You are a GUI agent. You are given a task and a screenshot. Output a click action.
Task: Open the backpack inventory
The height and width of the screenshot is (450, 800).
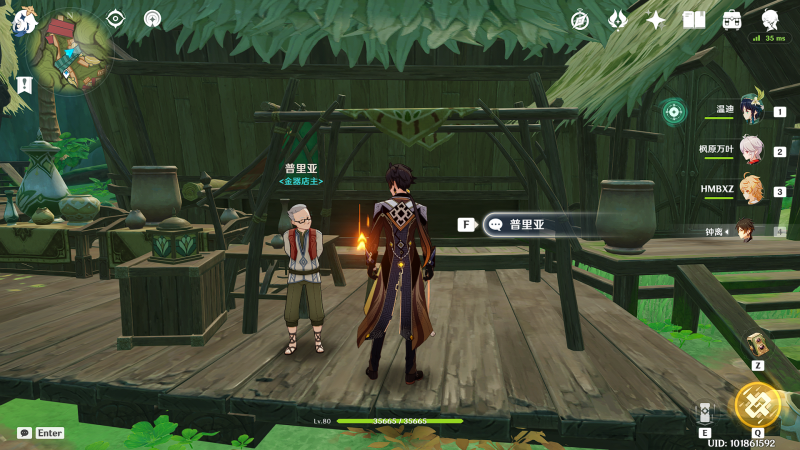[x=732, y=20]
